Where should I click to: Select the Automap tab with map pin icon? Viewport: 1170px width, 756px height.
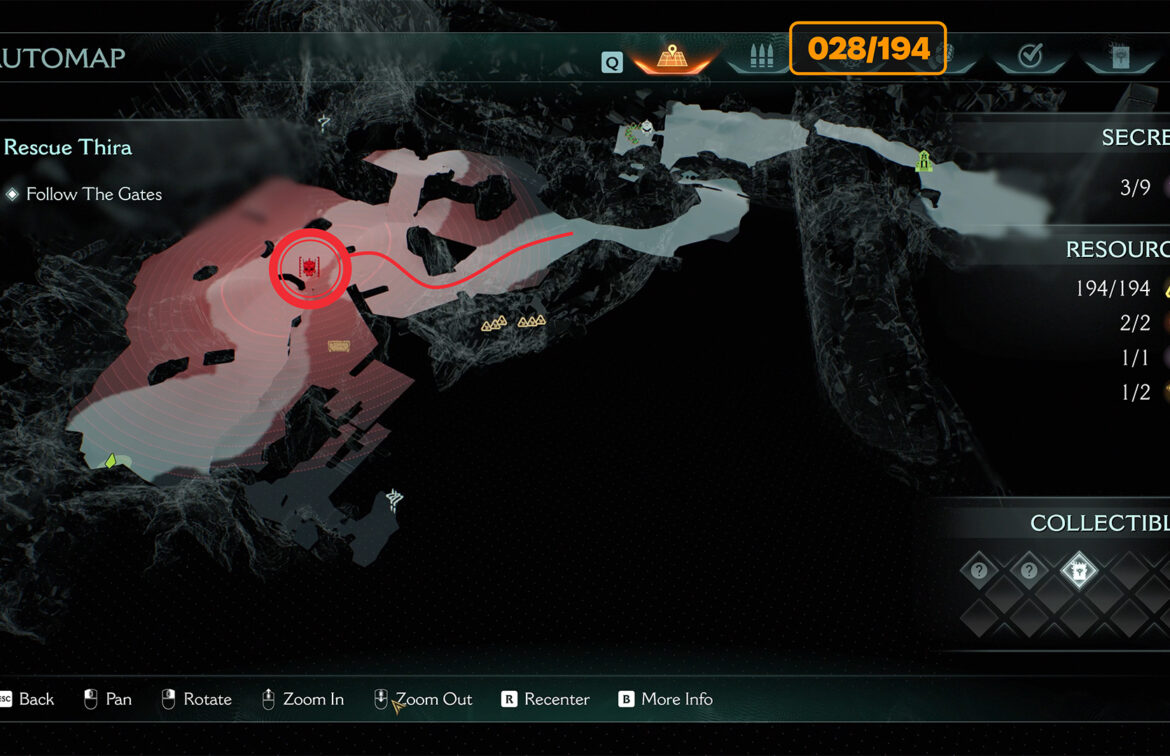pos(672,56)
